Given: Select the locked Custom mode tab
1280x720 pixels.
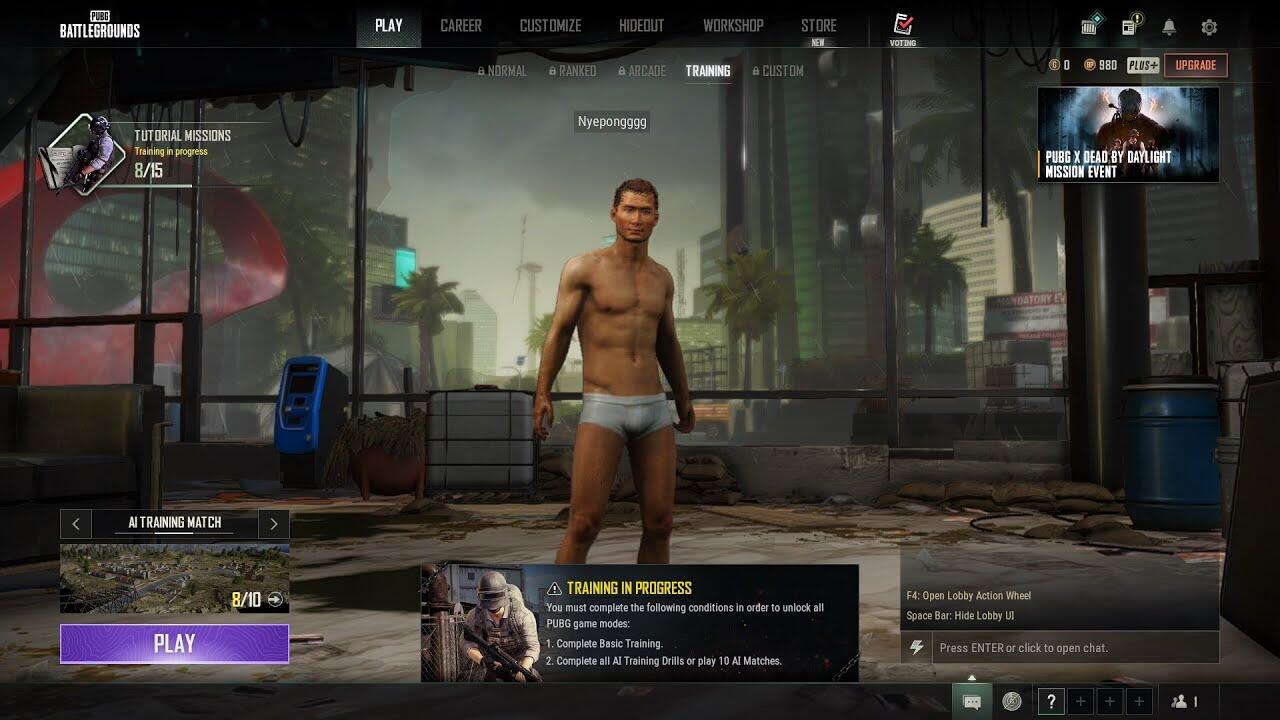Looking at the screenshot, I should pos(777,71).
